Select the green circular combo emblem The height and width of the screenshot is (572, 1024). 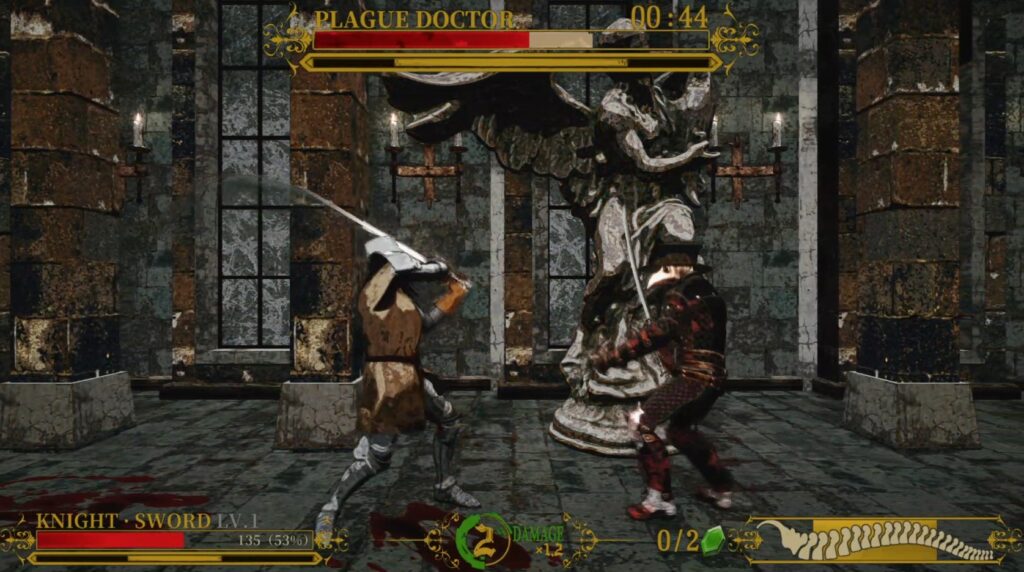[483, 540]
